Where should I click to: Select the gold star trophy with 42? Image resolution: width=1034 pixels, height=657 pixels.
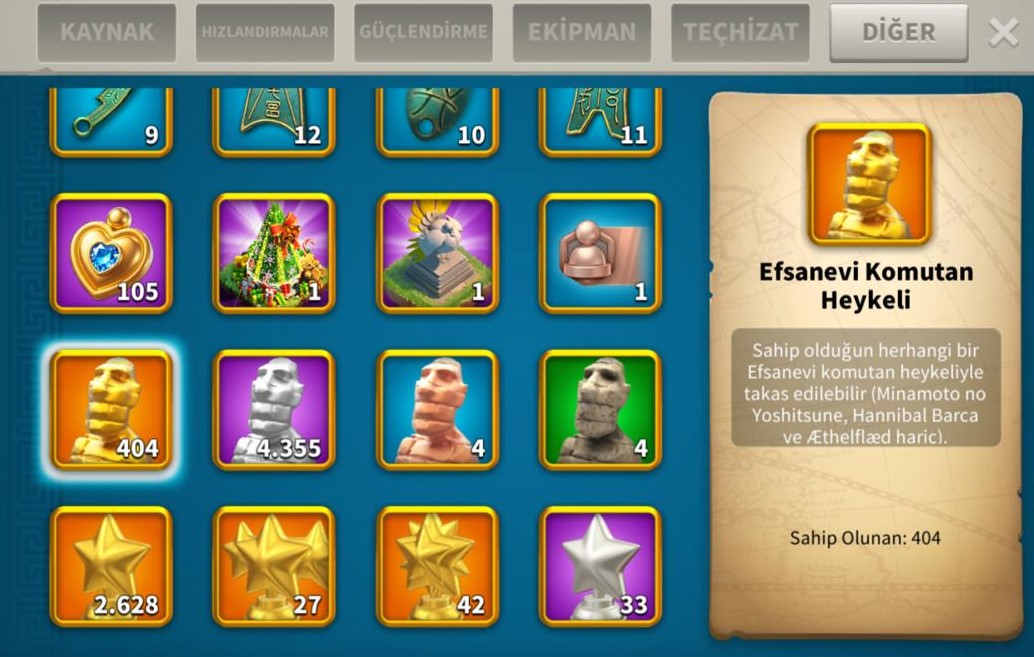pos(437,566)
